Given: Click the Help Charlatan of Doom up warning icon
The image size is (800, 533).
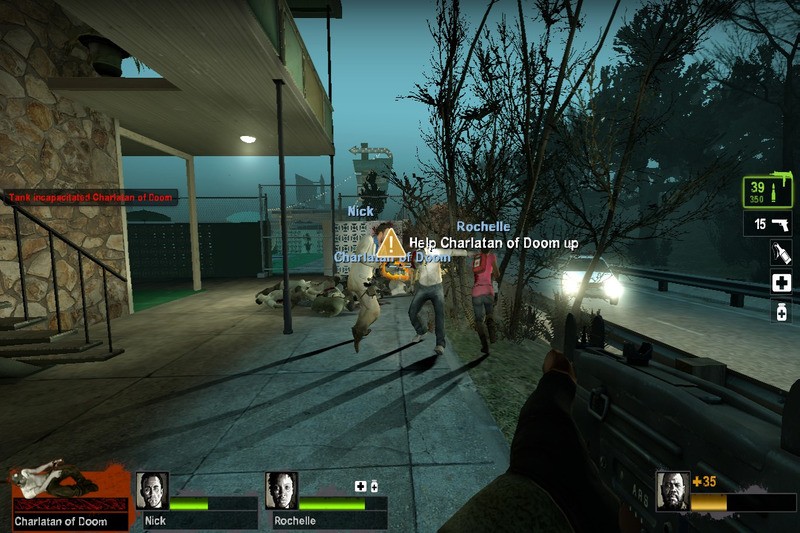Looking at the screenshot, I should [393, 243].
